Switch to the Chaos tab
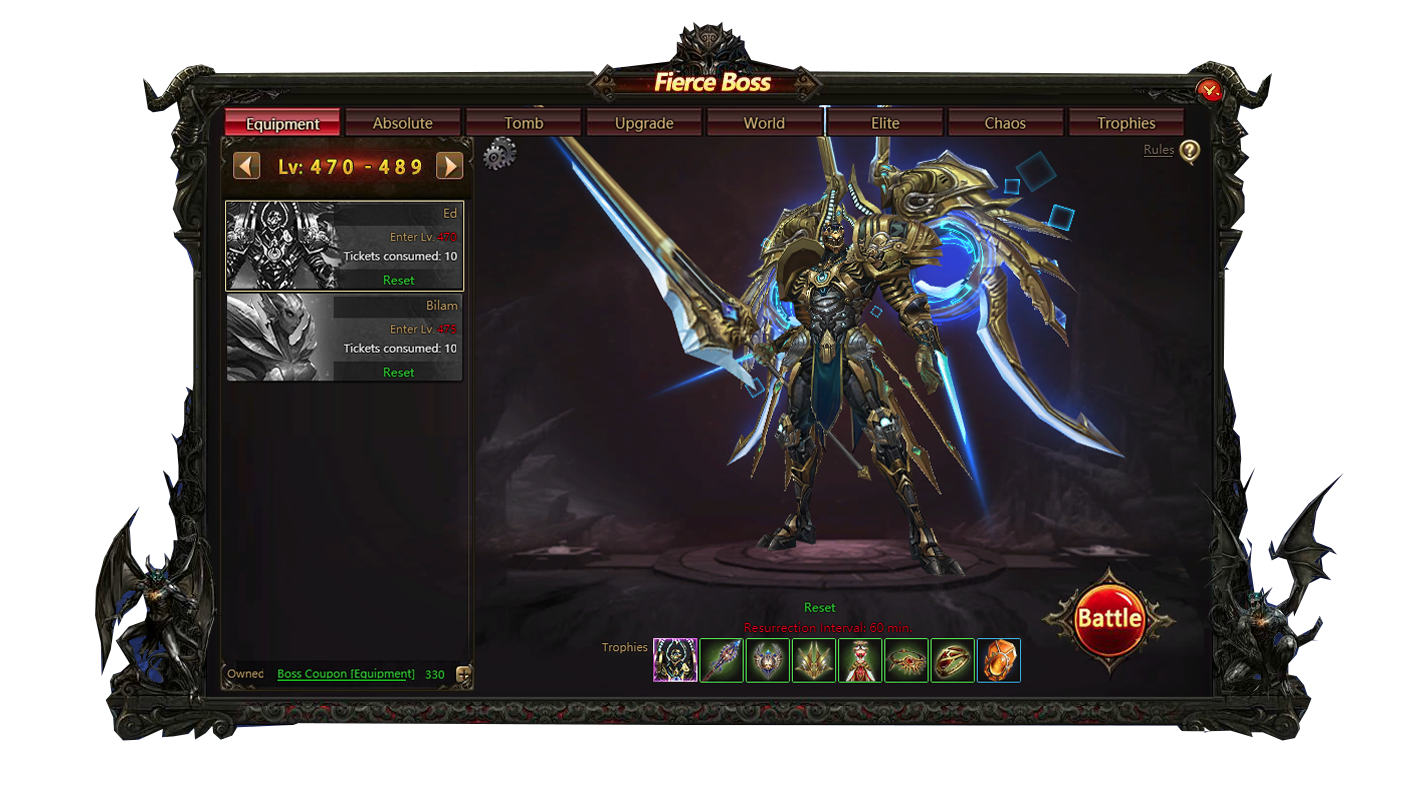Screen dimensions: 1409x807 [x=1005, y=123]
